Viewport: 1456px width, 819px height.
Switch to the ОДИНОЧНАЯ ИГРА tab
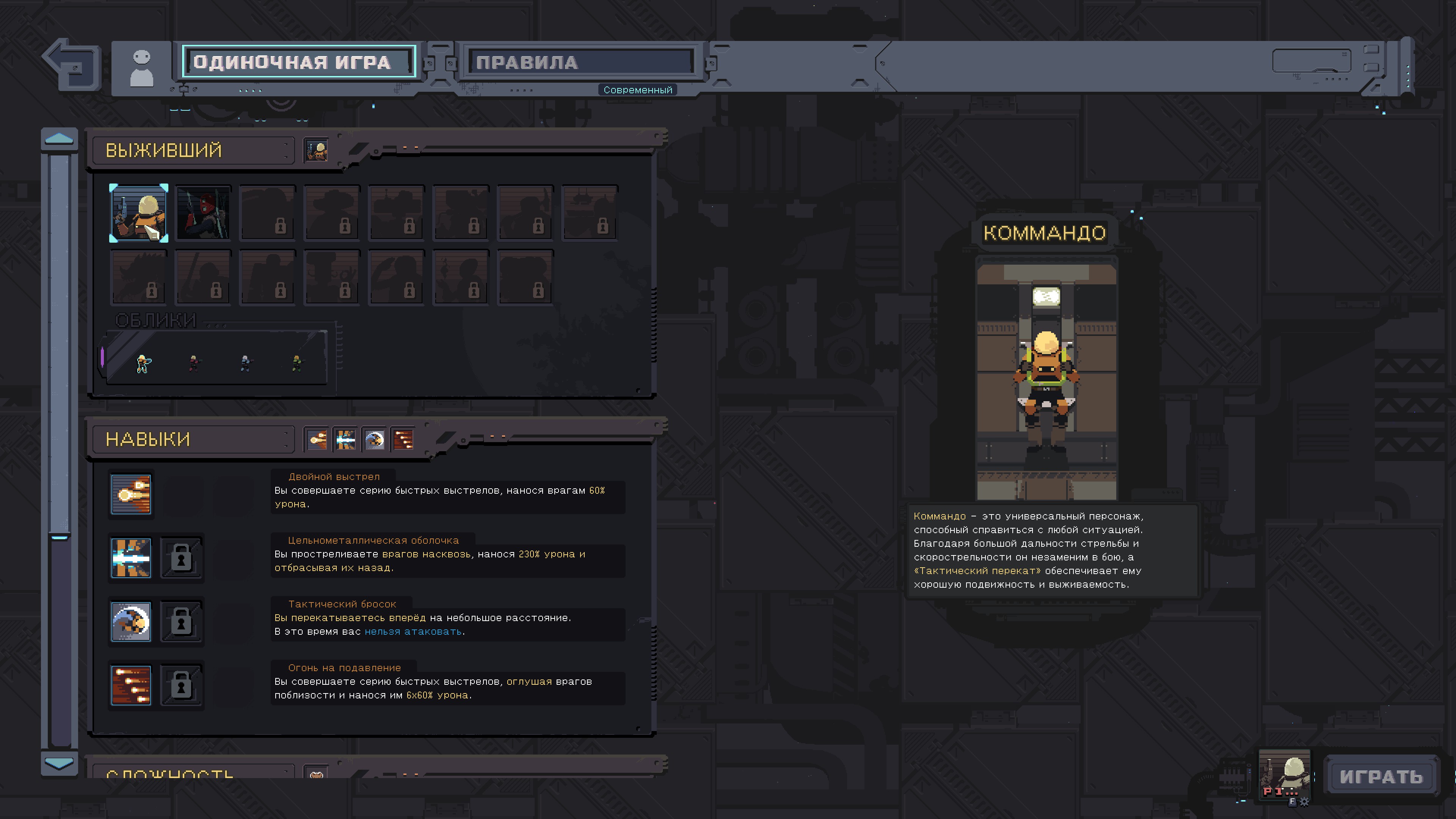pyautogui.click(x=298, y=62)
